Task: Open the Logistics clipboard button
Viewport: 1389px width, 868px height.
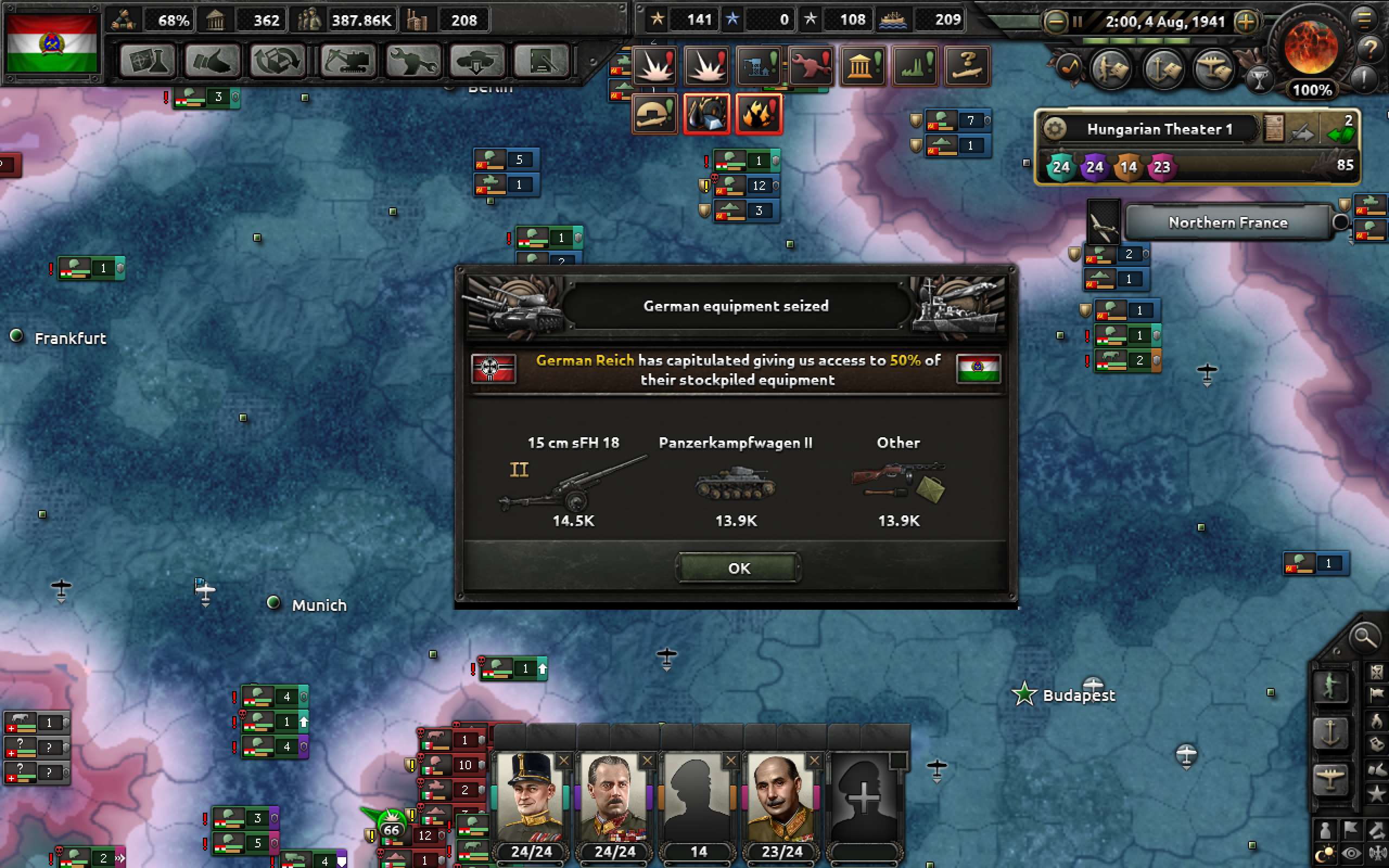Action: [540, 61]
